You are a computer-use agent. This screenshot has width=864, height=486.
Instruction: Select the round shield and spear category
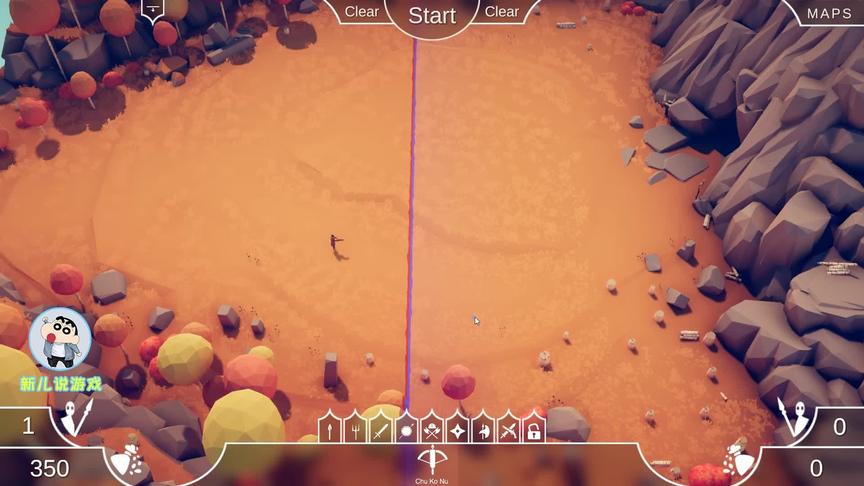click(x=406, y=430)
